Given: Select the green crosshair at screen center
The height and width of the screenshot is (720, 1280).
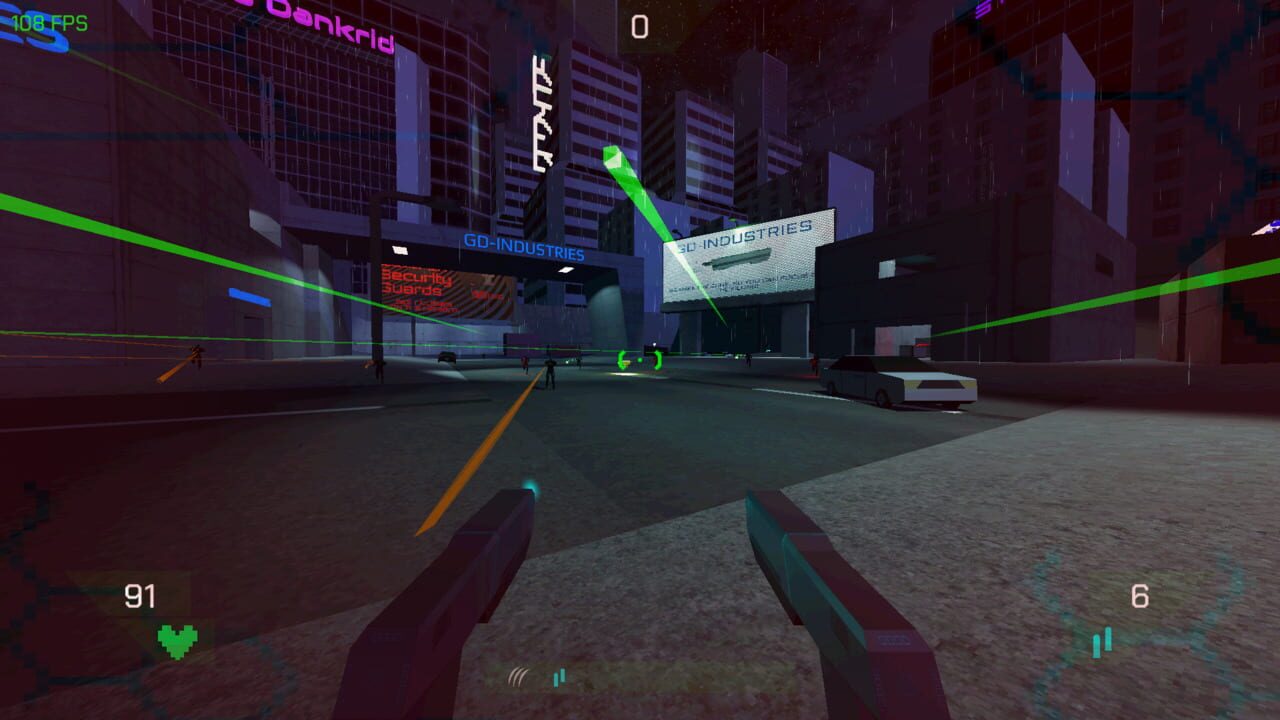Looking at the screenshot, I should (x=640, y=358).
